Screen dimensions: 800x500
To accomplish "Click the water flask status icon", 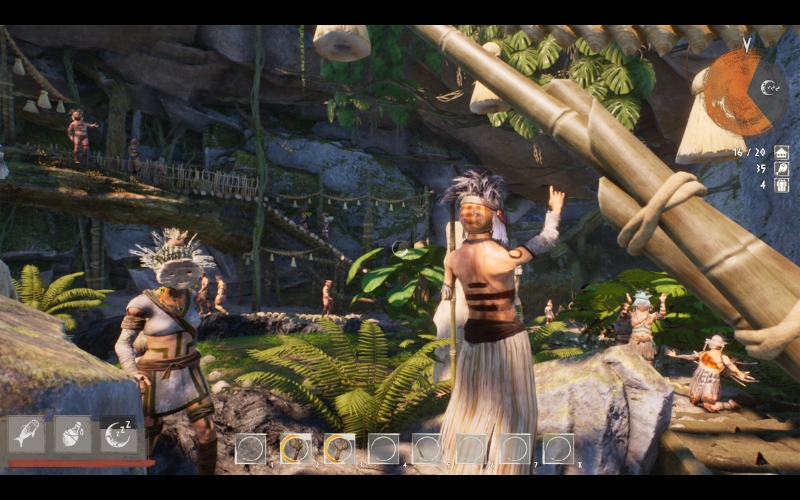I will tap(72, 434).
